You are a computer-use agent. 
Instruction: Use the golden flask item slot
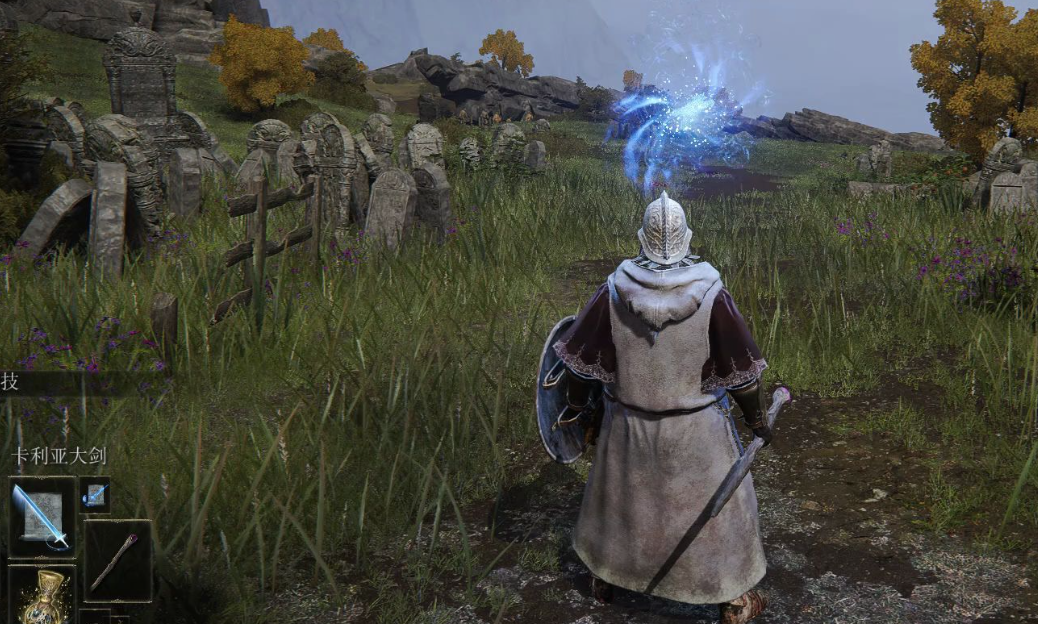pos(42,598)
